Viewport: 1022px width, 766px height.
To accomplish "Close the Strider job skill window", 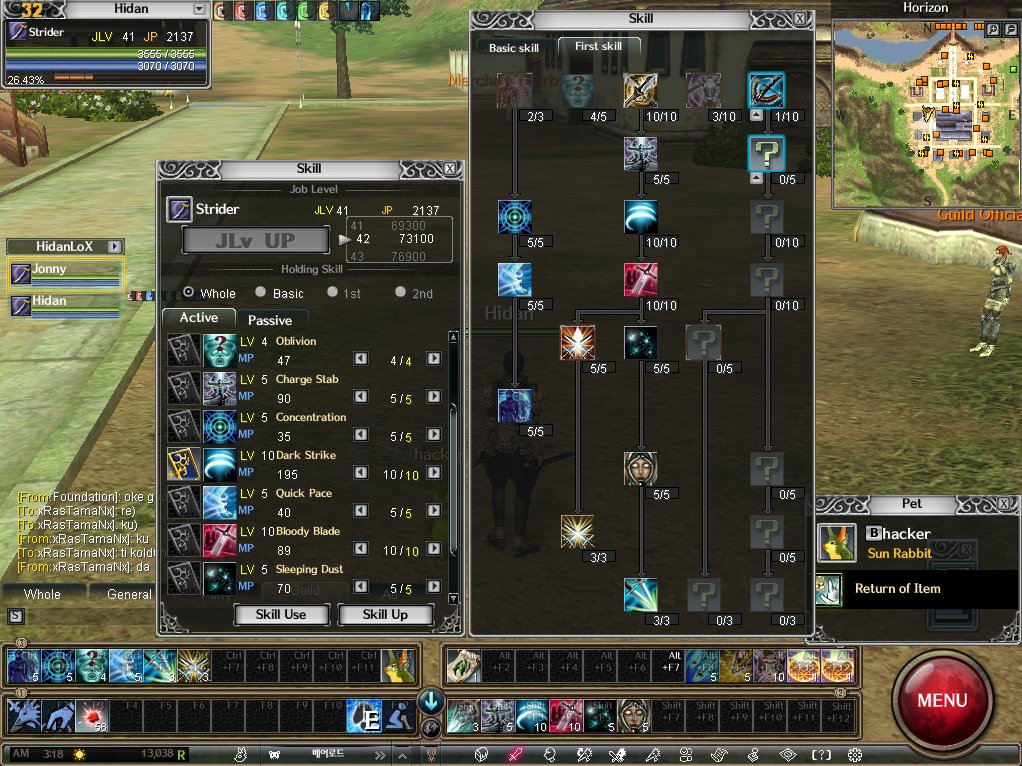I will [450, 169].
